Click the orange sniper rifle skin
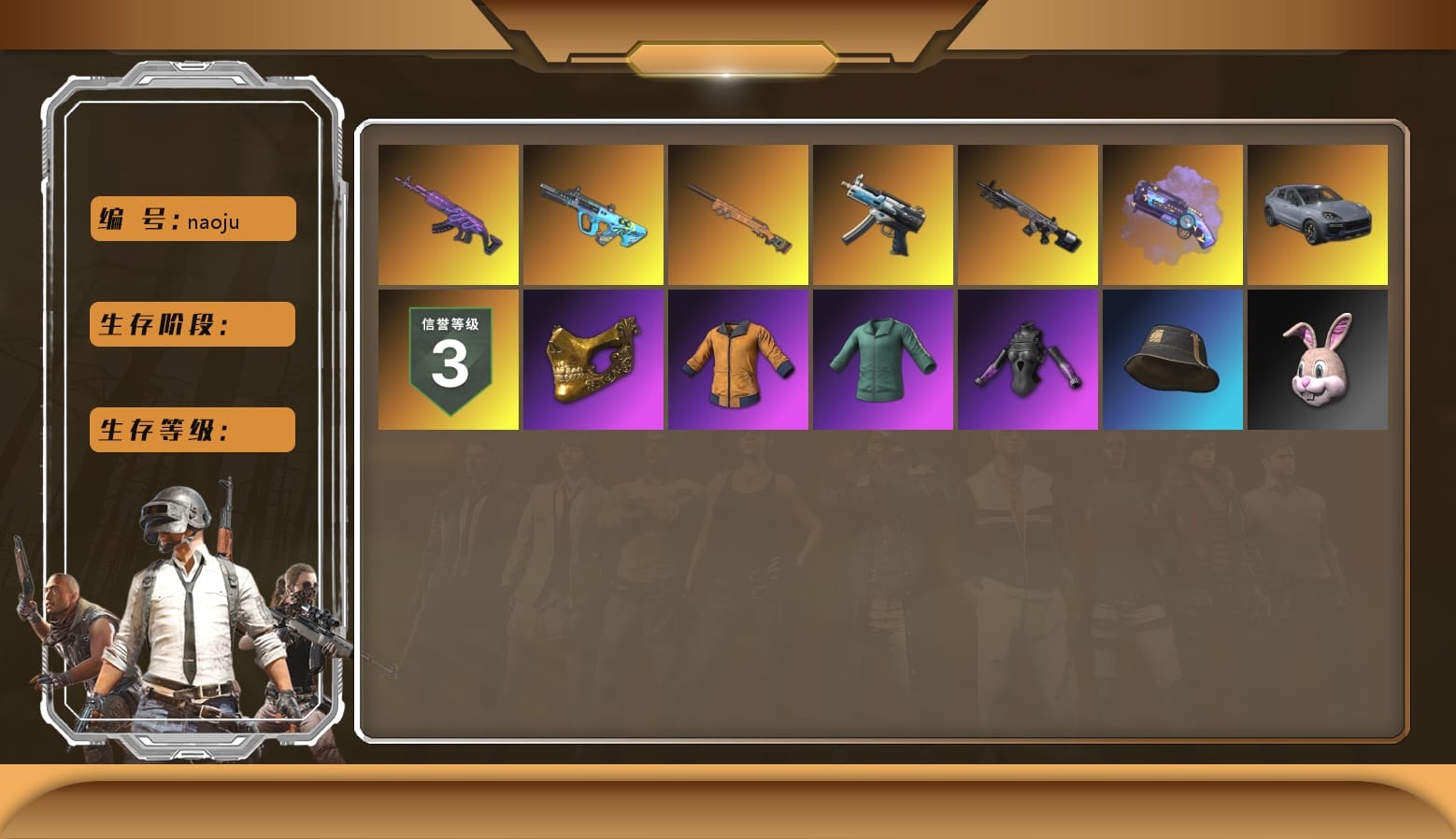 [738, 214]
